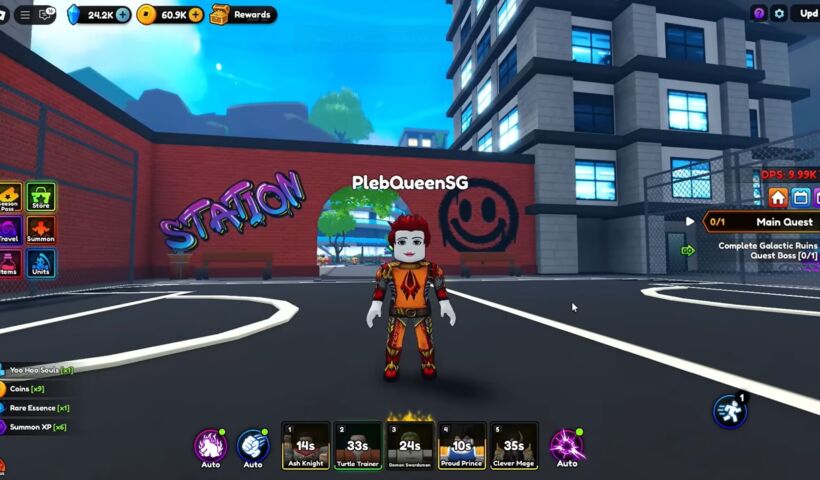820x480 pixels.
Task: Open the Roblox chat icon
Action: click(x=46, y=15)
